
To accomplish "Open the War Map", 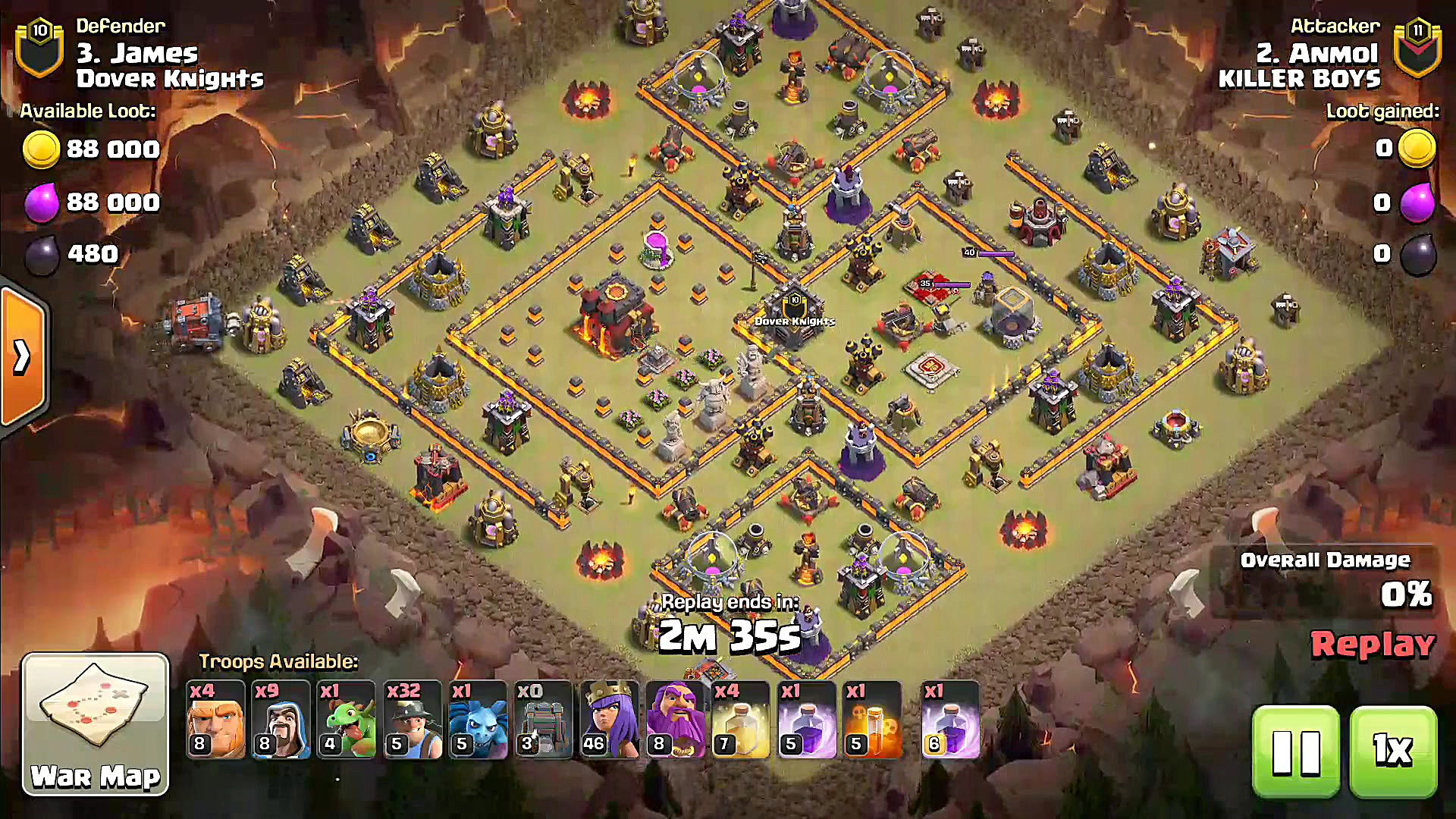I will pyautogui.click(x=96, y=724).
